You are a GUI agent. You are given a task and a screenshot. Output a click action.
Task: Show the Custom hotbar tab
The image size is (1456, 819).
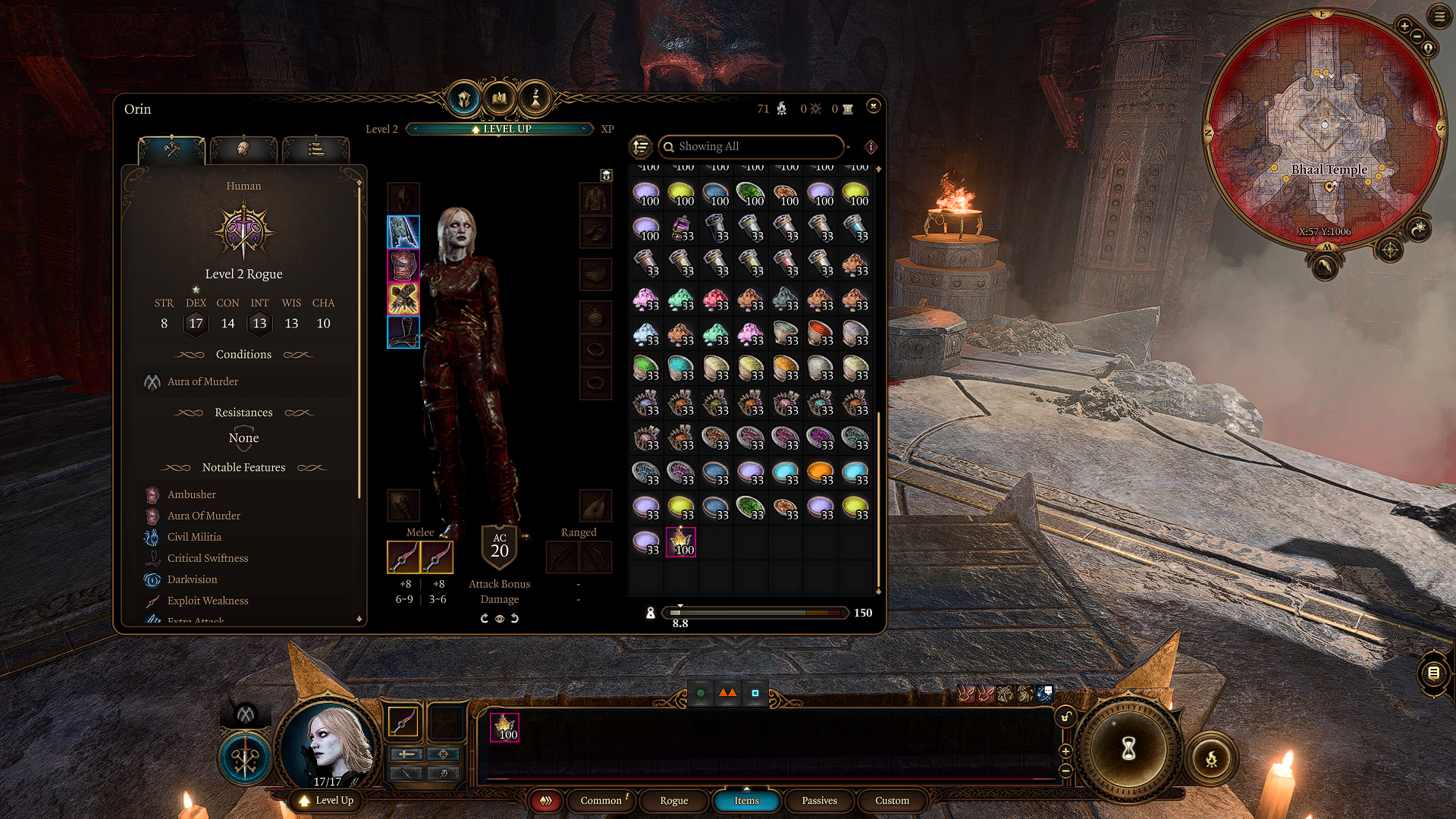point(892,801)
